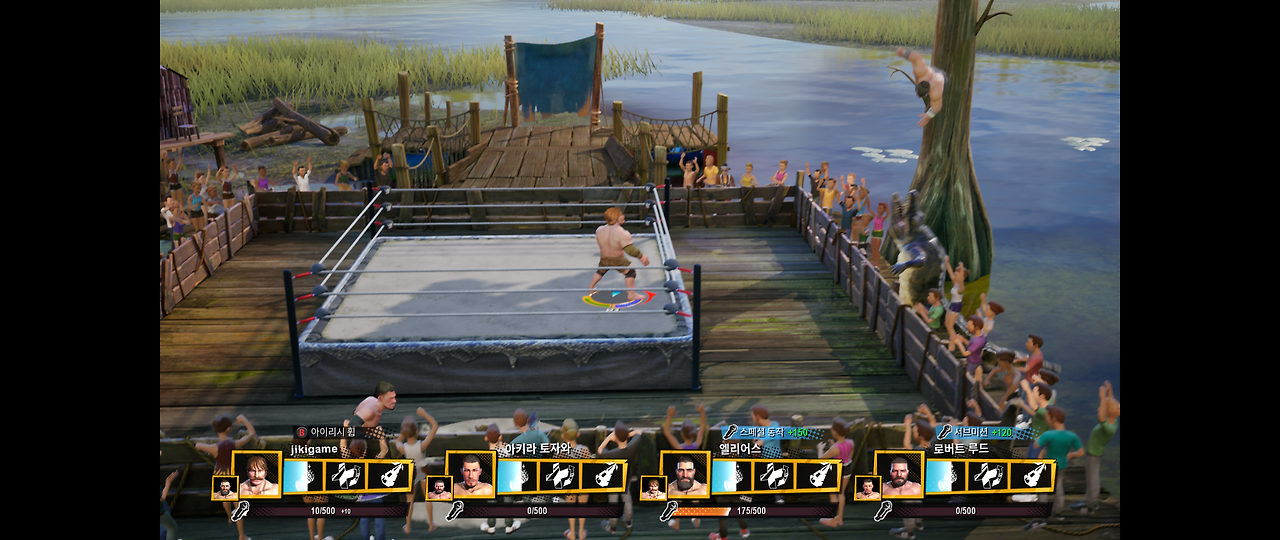Use 엘리어스's guitar power-up icon

817,476
